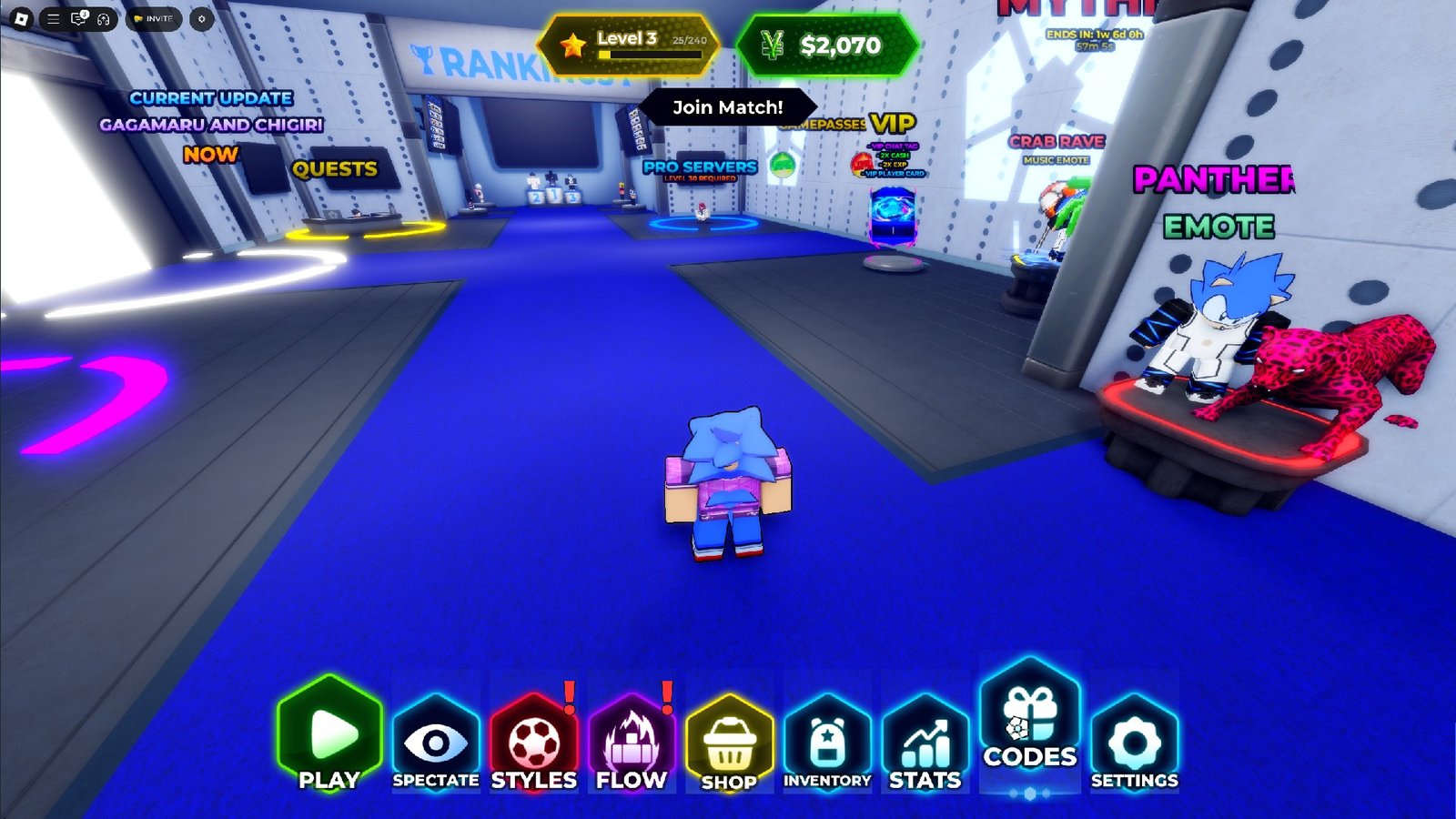Open the Codes gift icon

click(x=1027, y=728)
